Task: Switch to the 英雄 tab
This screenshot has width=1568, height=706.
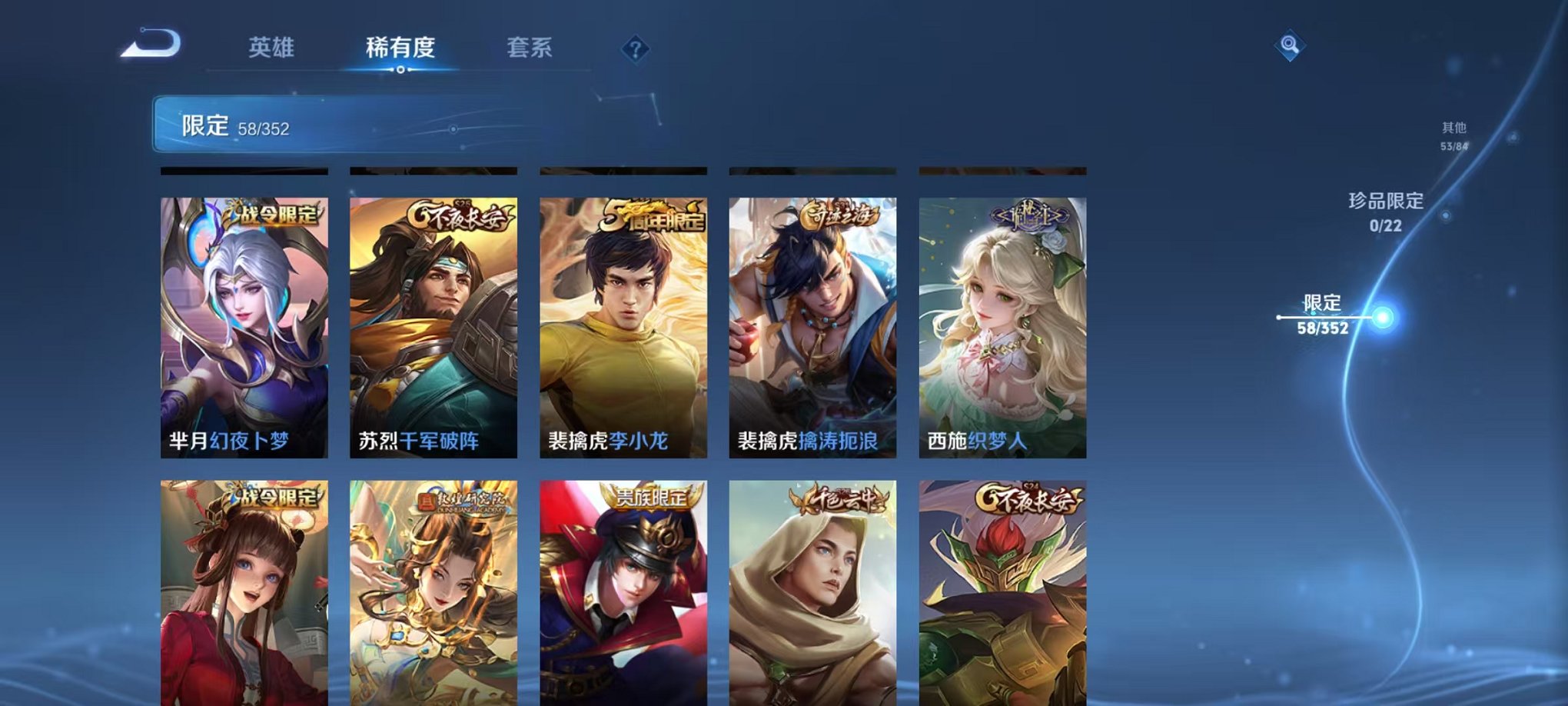Action: [272, 48]
